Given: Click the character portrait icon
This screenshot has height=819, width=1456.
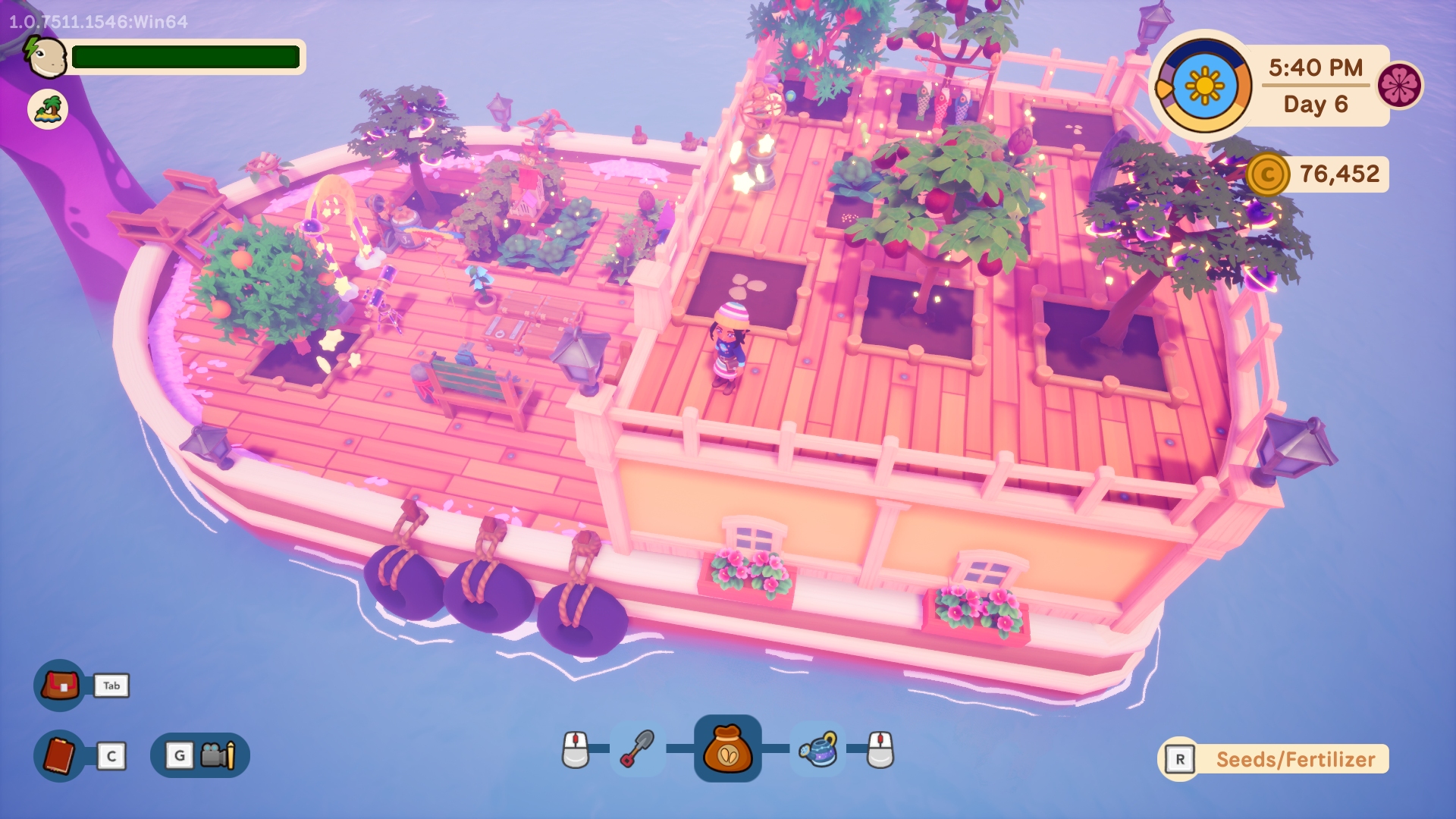Looking at the screenshot, I should coord(45,57).
